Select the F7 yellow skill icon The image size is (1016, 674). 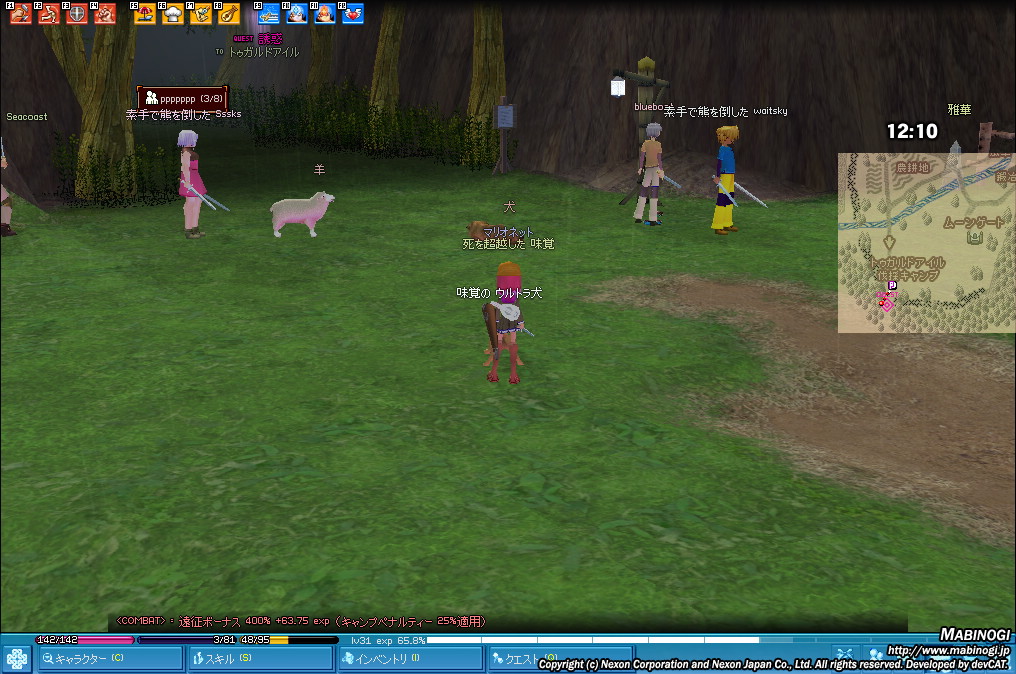pyautogui.click(x=200, y=14)
